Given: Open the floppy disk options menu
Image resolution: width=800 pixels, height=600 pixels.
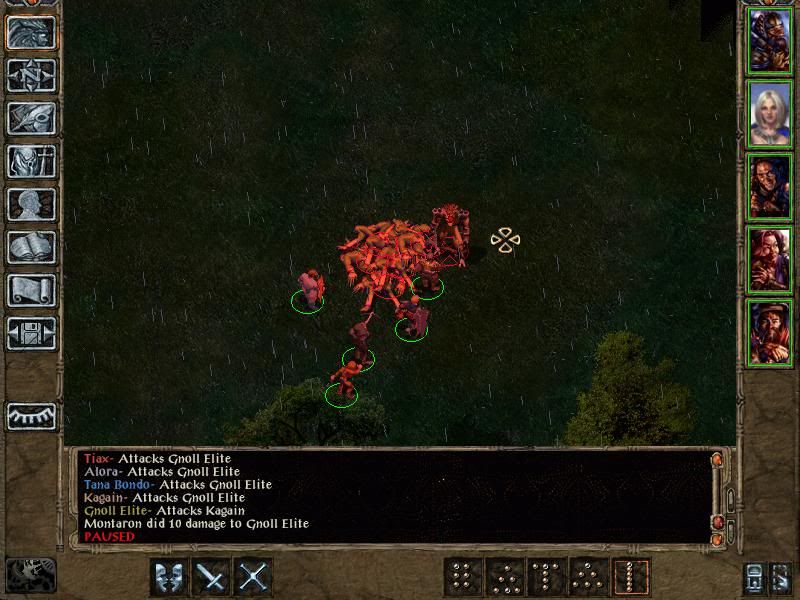Looking at the screenshot, I should (x=31, y=333).
